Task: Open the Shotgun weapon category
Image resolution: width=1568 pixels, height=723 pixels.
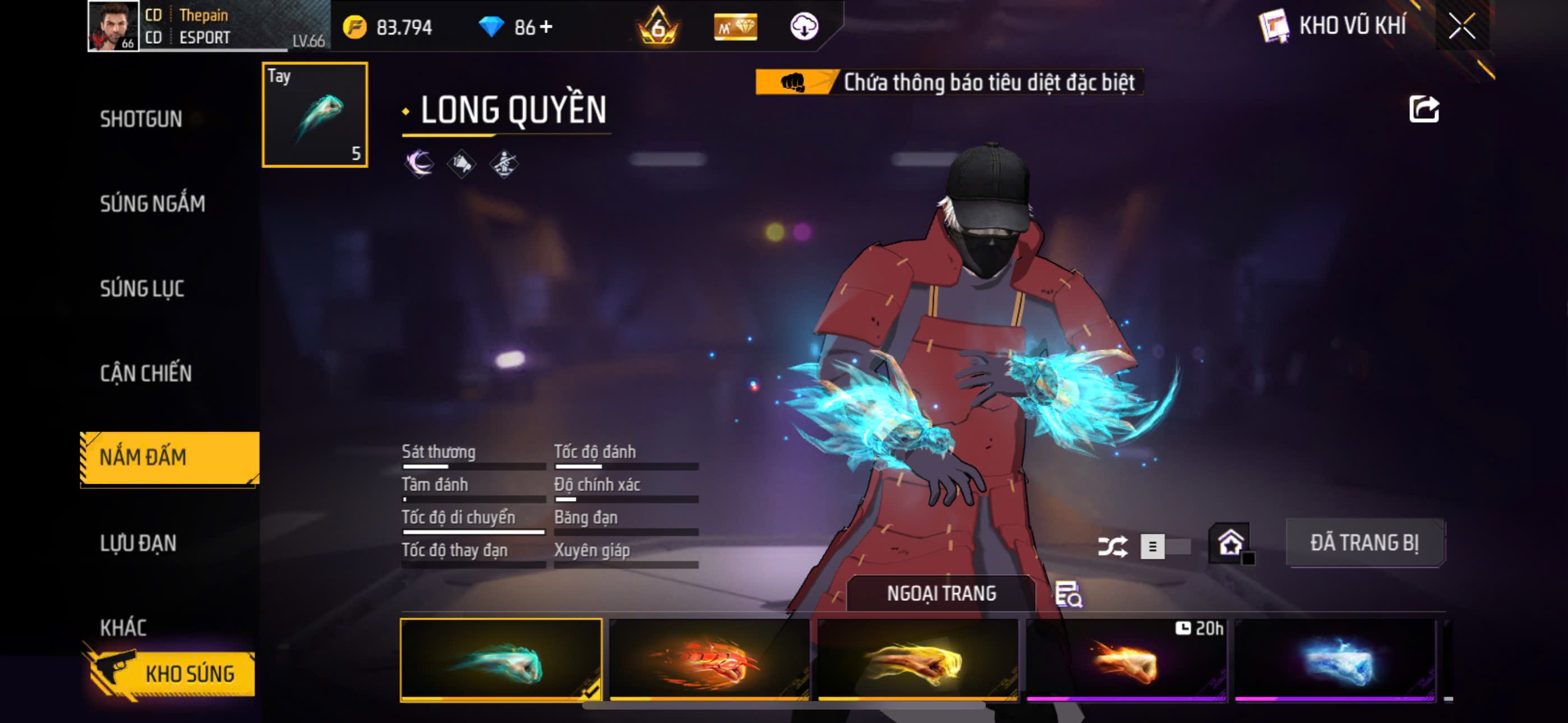Action: click(141, 119)
